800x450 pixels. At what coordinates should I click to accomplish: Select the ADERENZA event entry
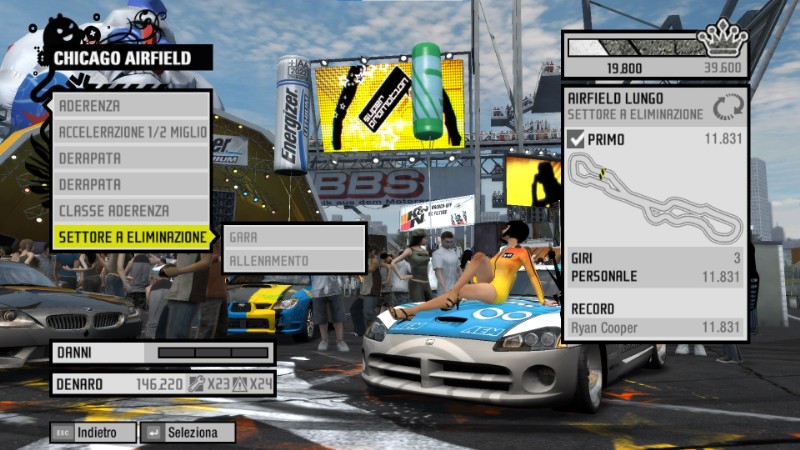click(132, 106)
